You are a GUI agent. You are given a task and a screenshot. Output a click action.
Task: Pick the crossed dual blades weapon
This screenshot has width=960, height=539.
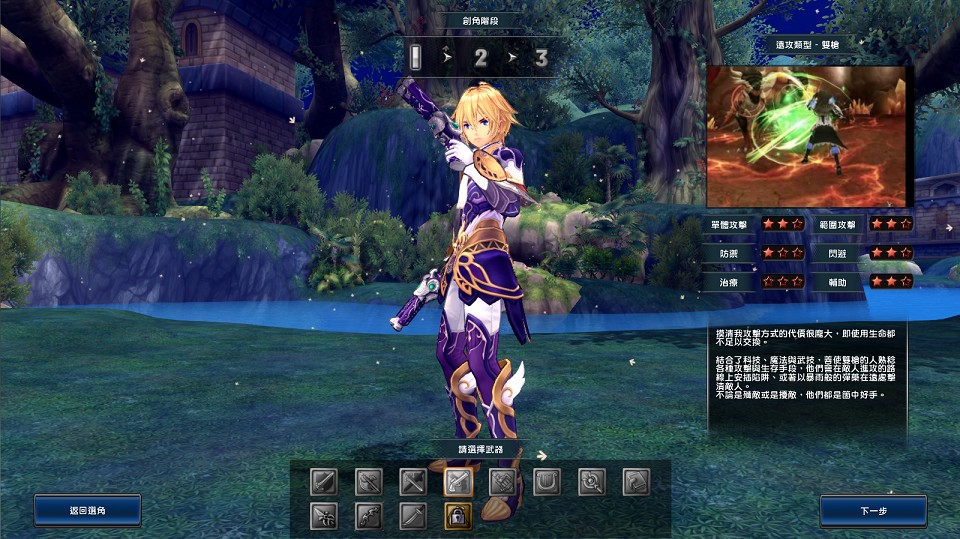[414, 482]
